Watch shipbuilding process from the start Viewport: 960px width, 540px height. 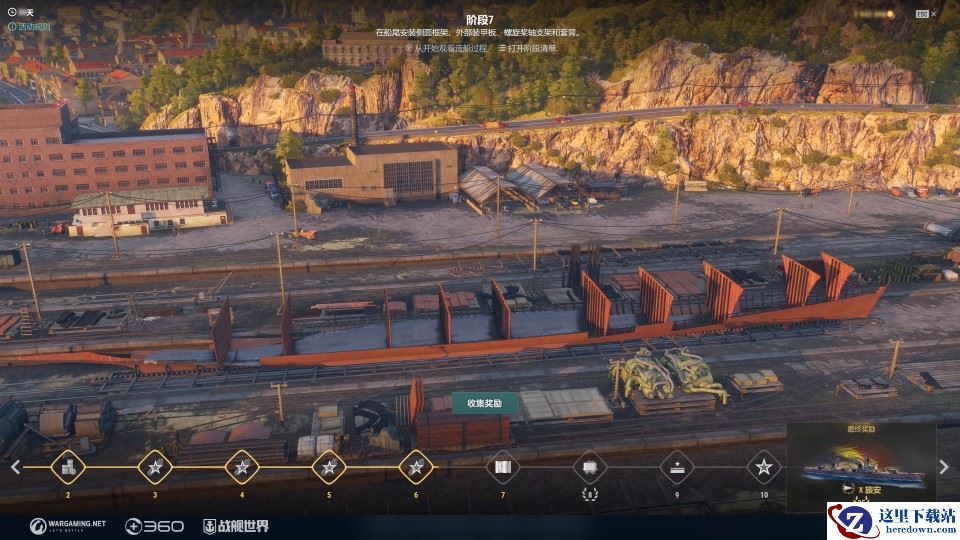pos(446,48)
